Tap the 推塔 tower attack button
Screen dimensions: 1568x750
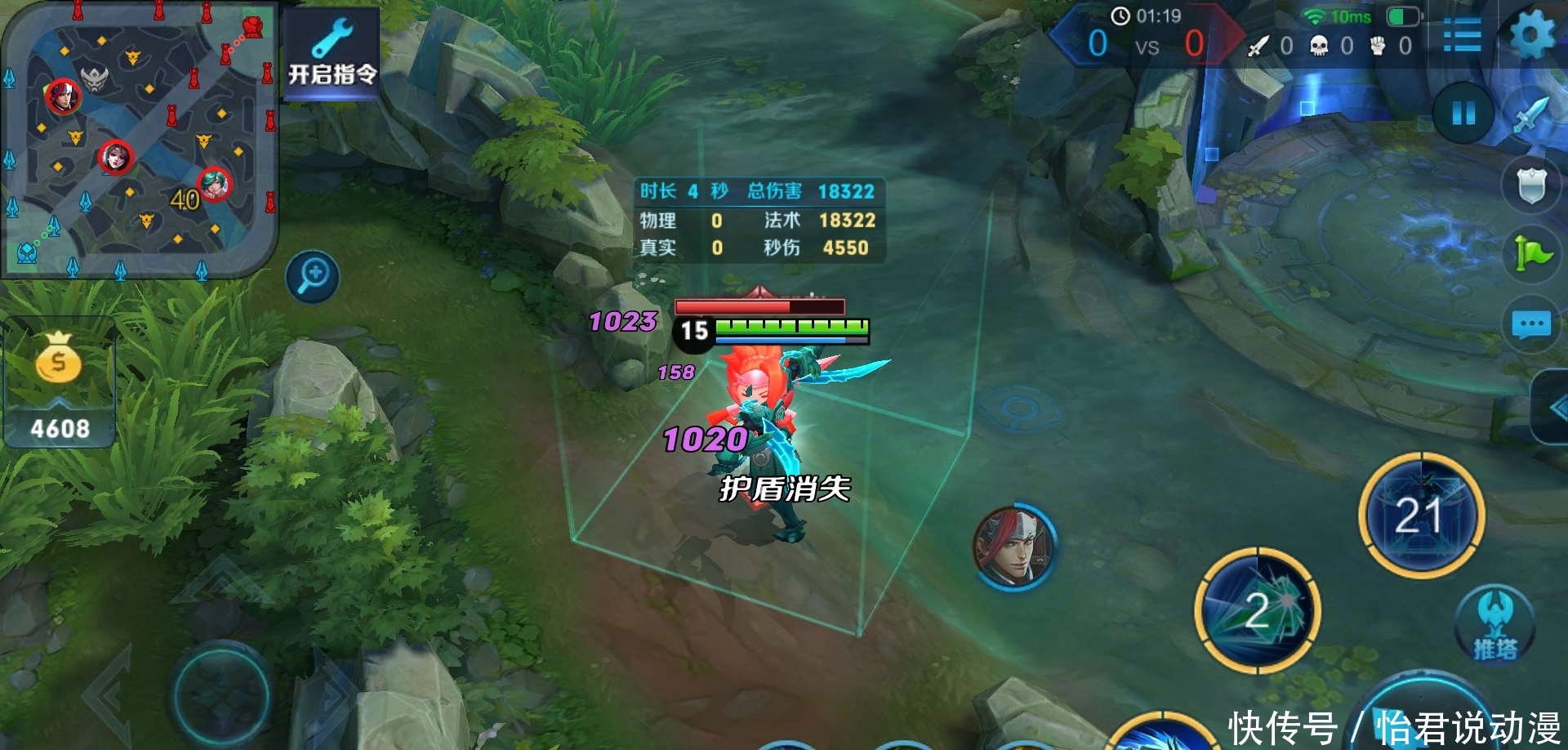coord(1495,625)
